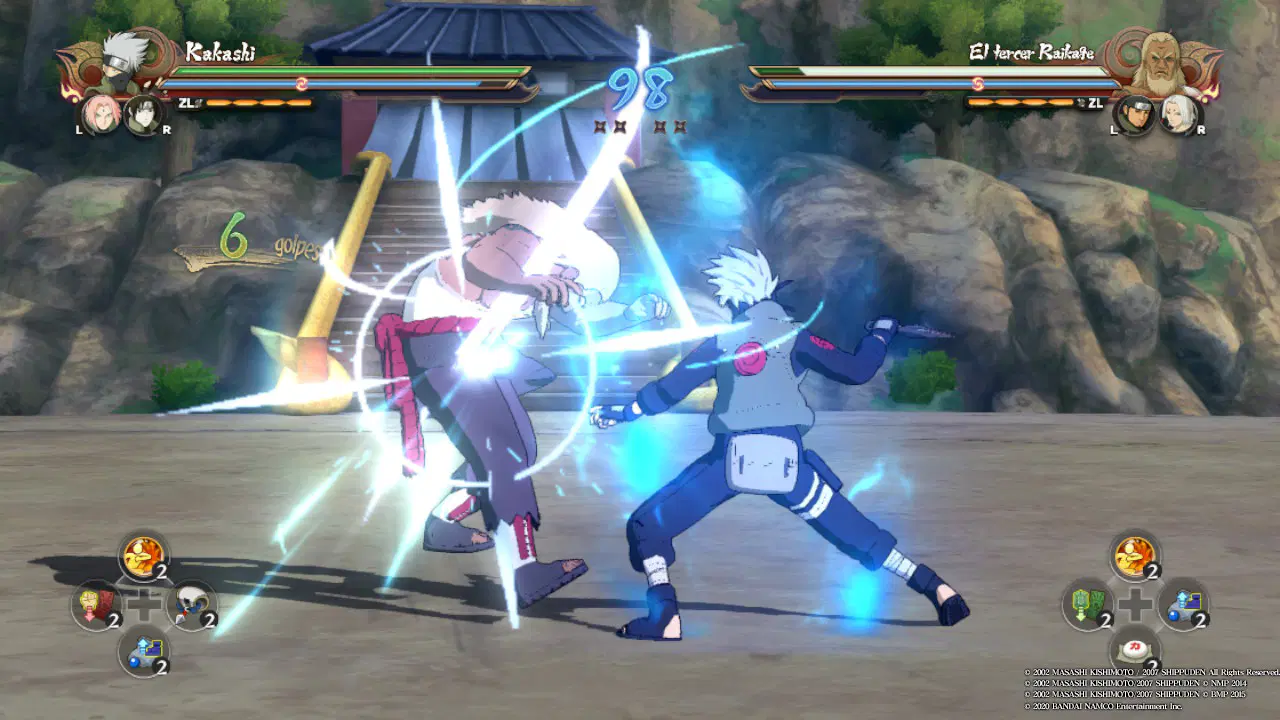Pick the Raikage's white-haired support portrait
Screen dimensions: 1280x720
[x=1178, y=113]
